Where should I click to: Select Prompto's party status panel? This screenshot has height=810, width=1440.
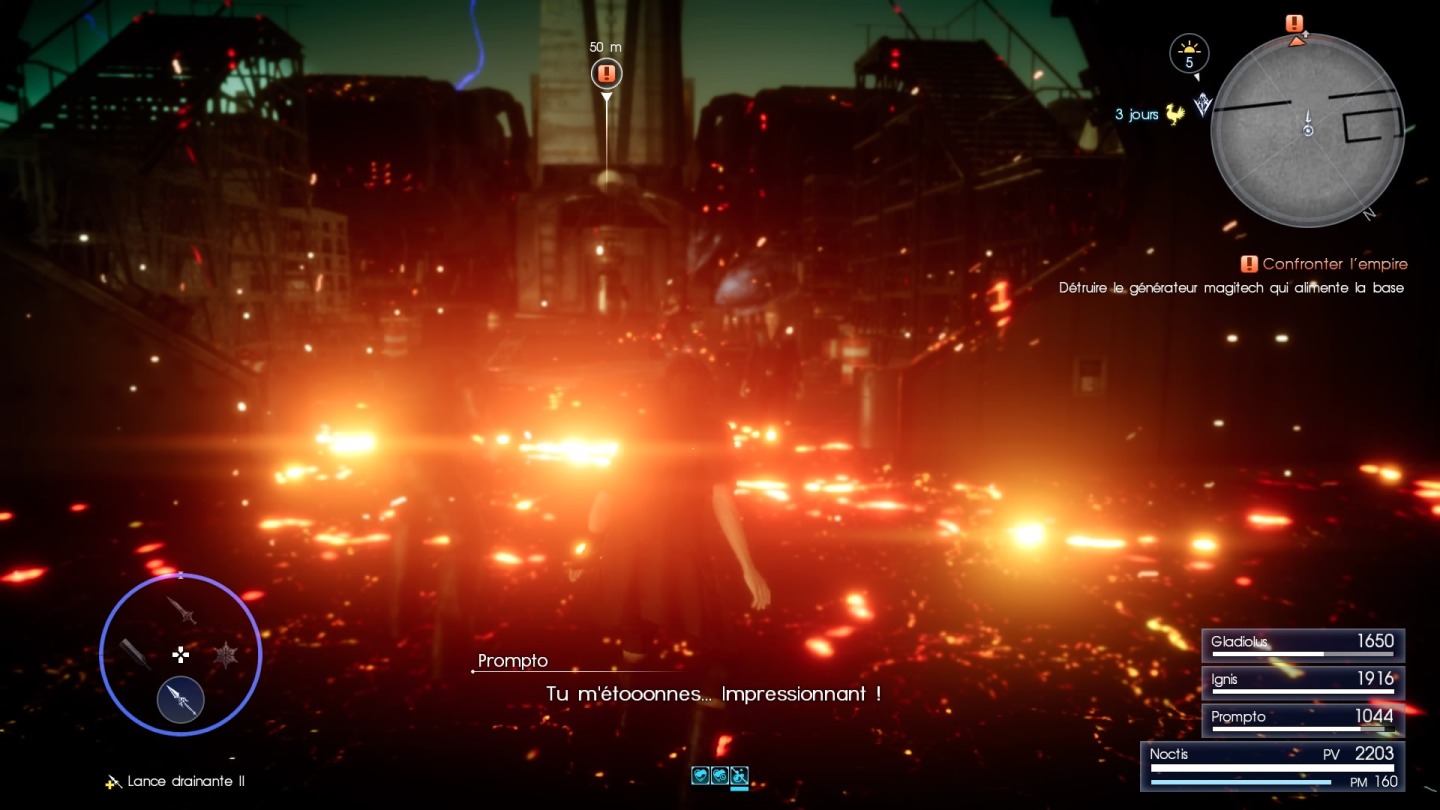tap(1303, 720)
